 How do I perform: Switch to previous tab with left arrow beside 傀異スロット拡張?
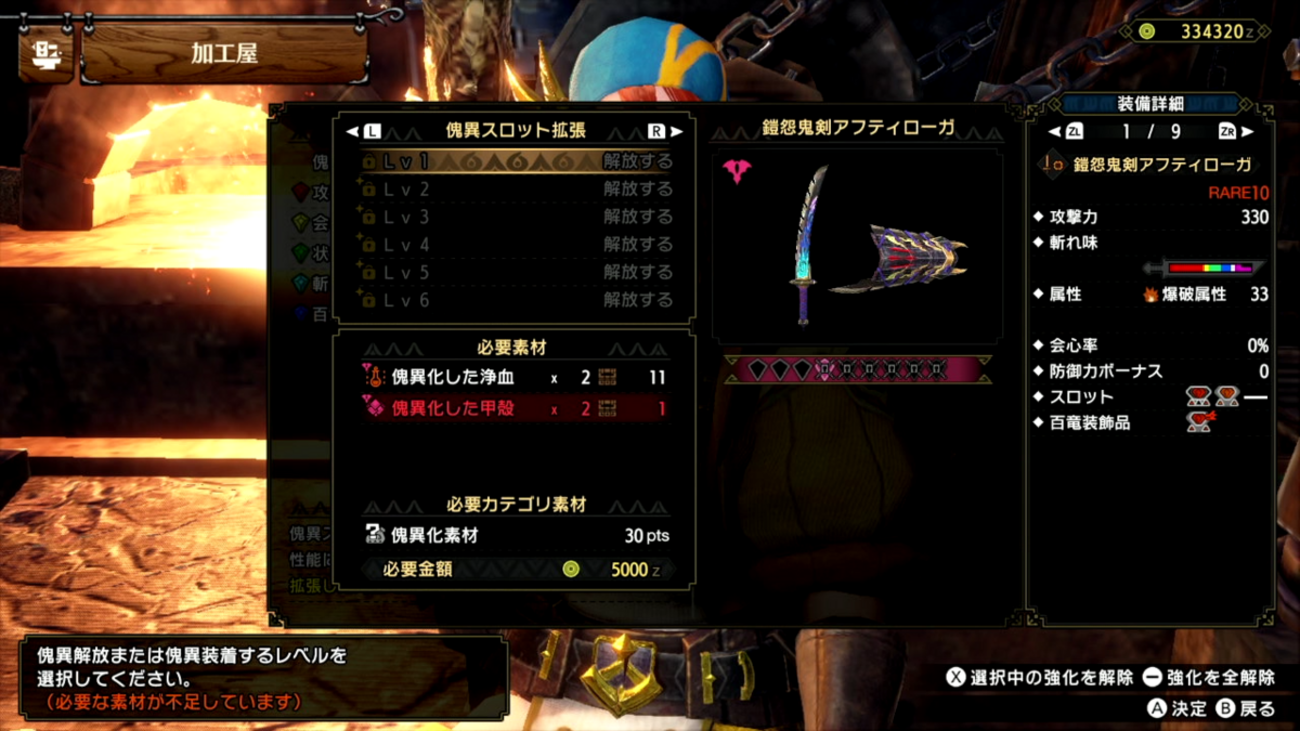pyautogui.click(x=354, y=131)
